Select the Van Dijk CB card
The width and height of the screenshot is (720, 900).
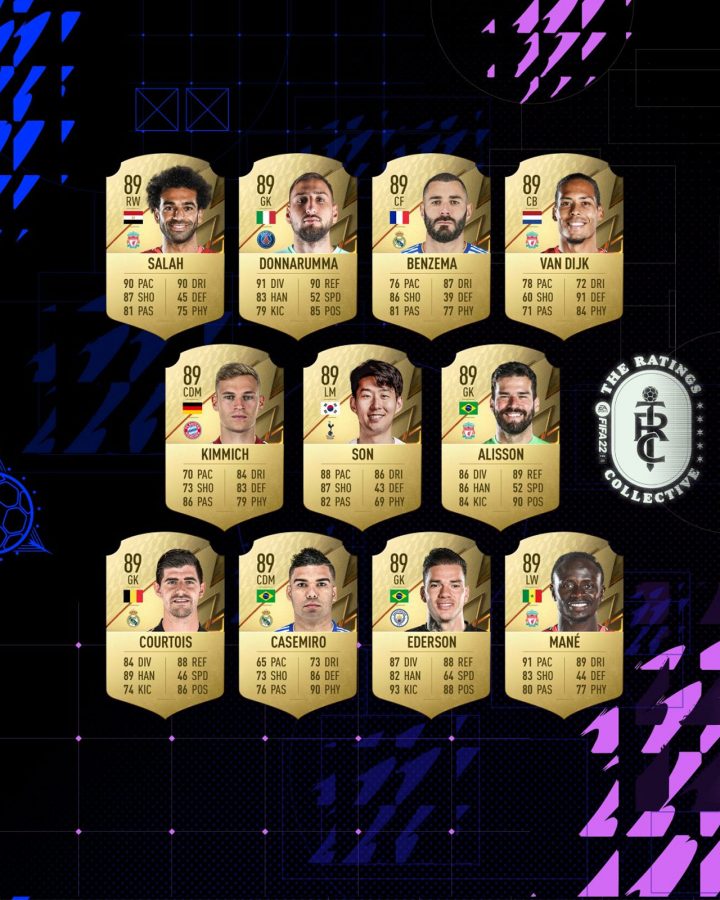pyautogui.click(x=563, y=245)
